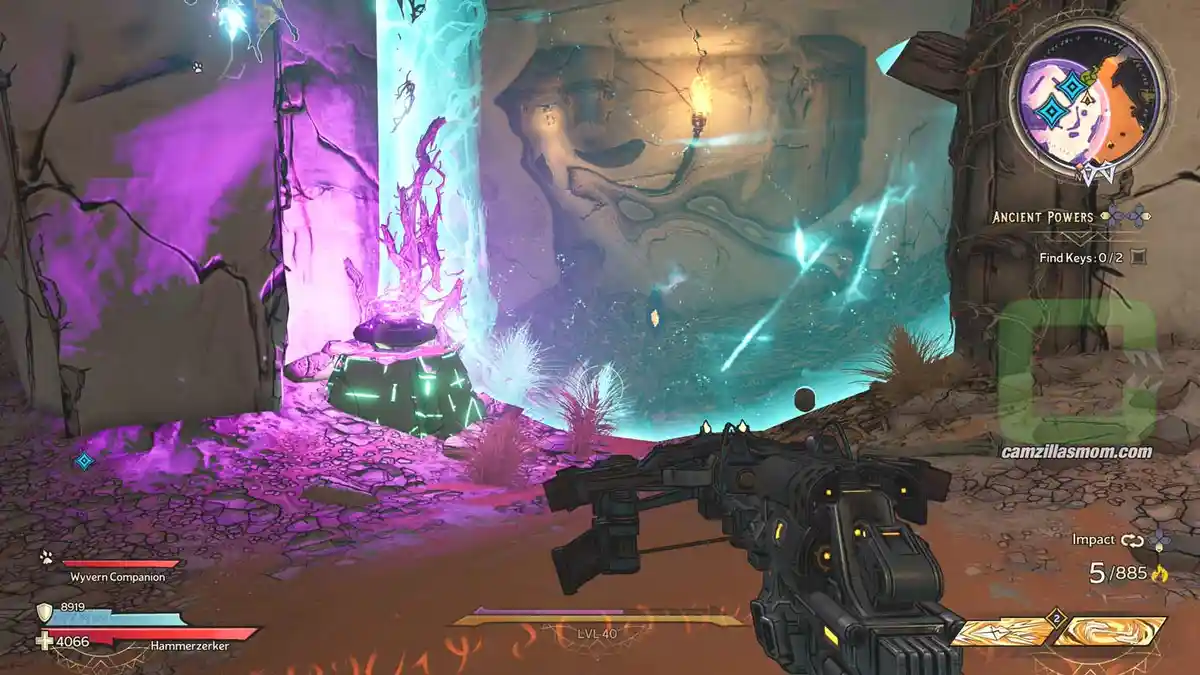Tick the Find Keys objective checkbox
Screen dimensions: 1200x675
tap(1138, 257)
